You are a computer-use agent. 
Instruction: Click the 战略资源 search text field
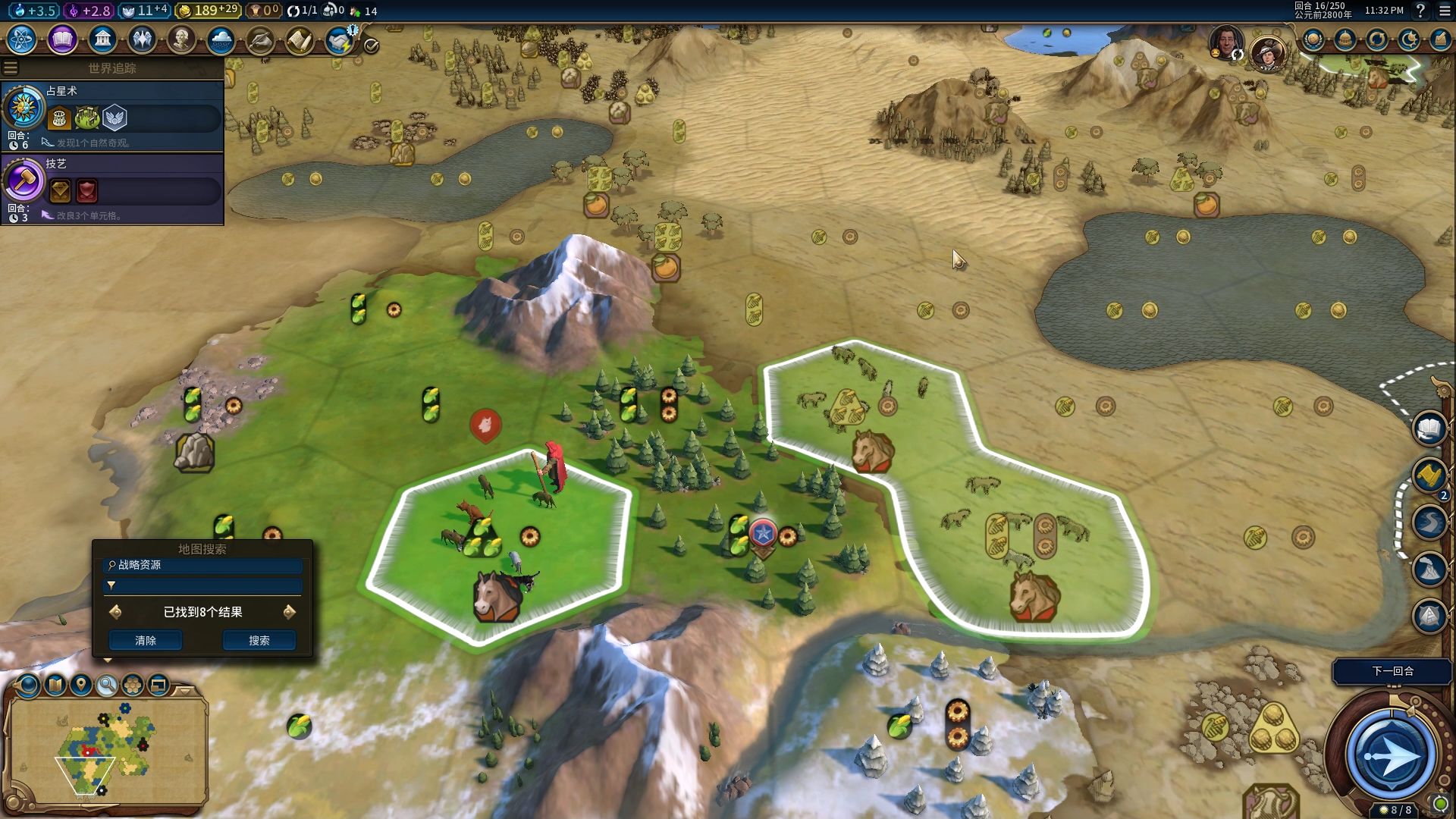click(205, 566)
